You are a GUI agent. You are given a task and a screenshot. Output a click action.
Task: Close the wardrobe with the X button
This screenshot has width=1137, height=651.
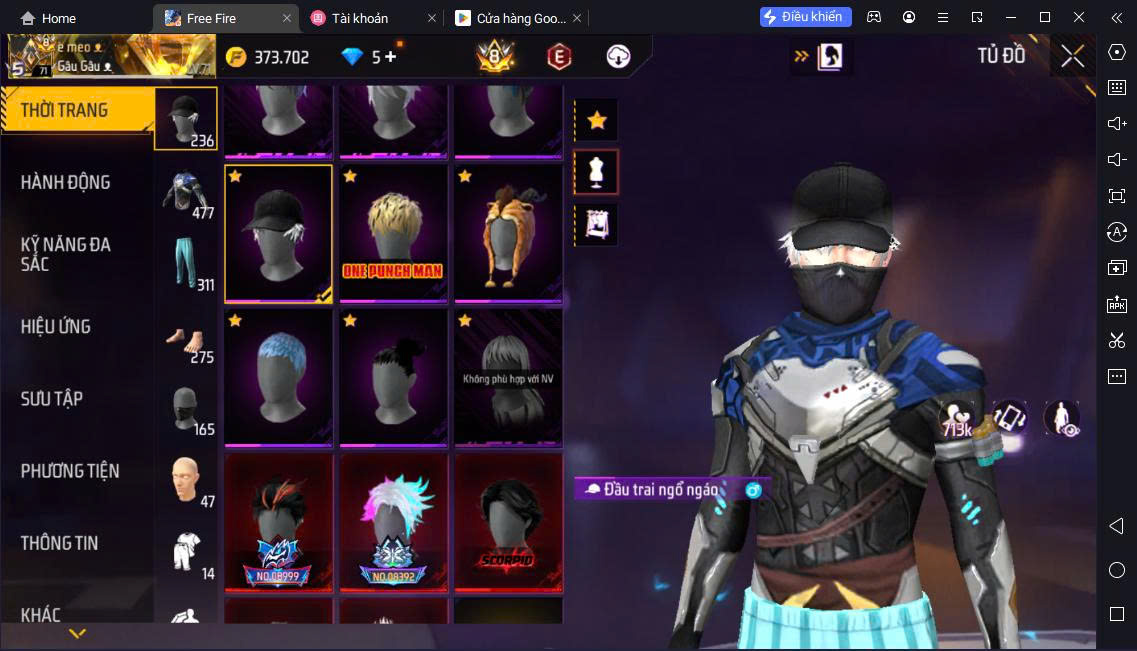1072,57
